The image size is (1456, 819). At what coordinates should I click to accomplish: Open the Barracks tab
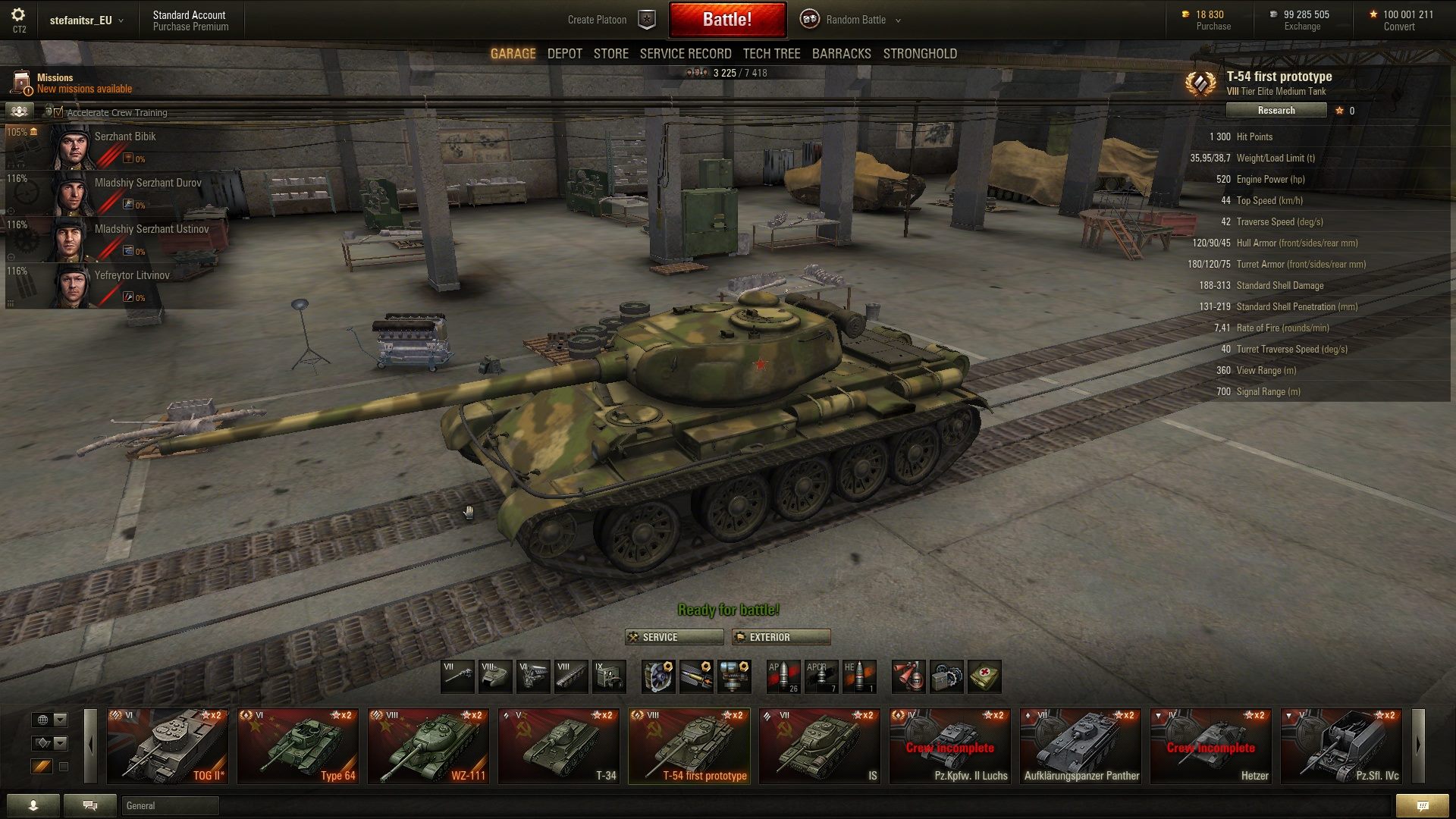point(841,54)
